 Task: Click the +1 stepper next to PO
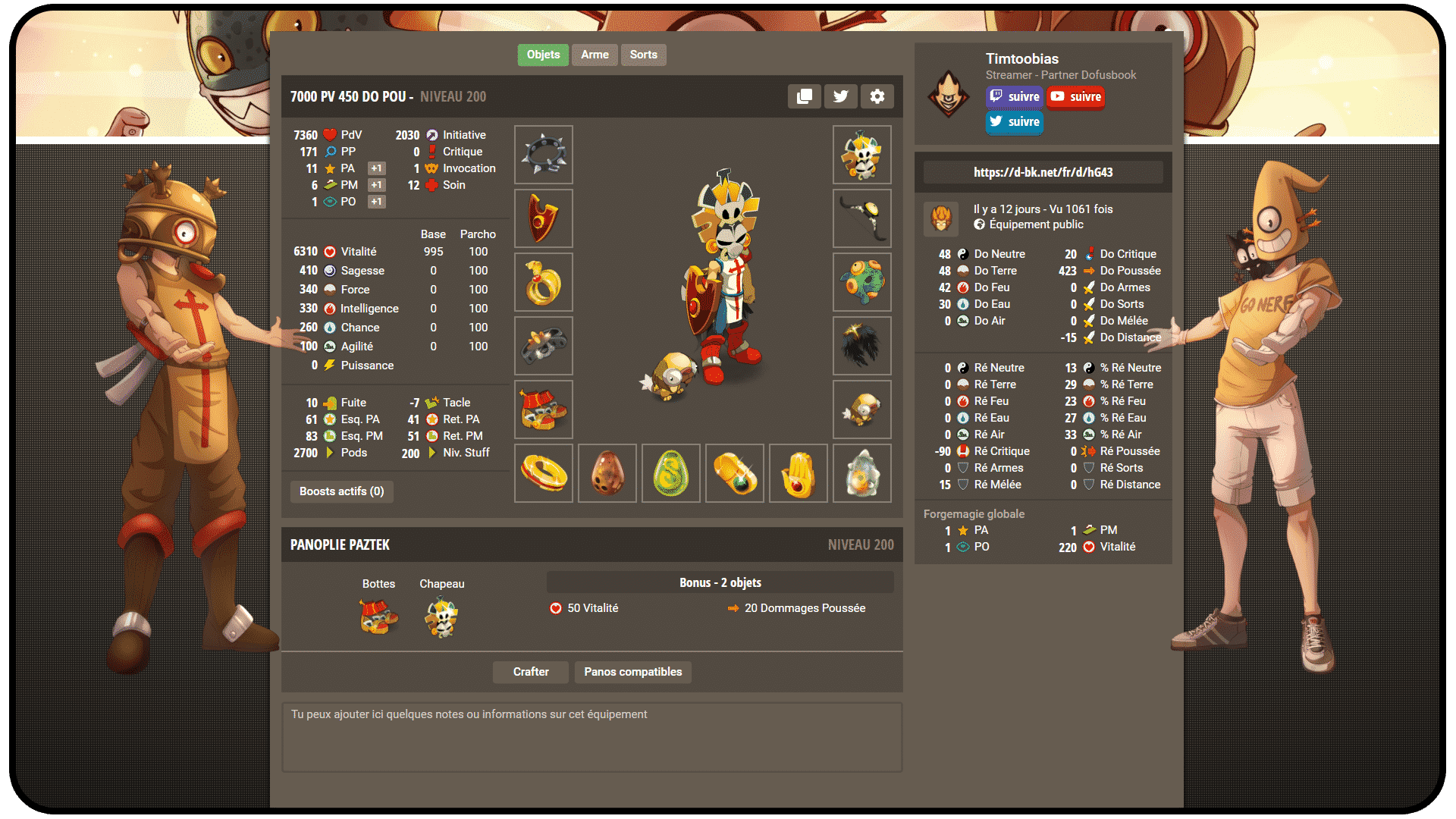point(376,201)
